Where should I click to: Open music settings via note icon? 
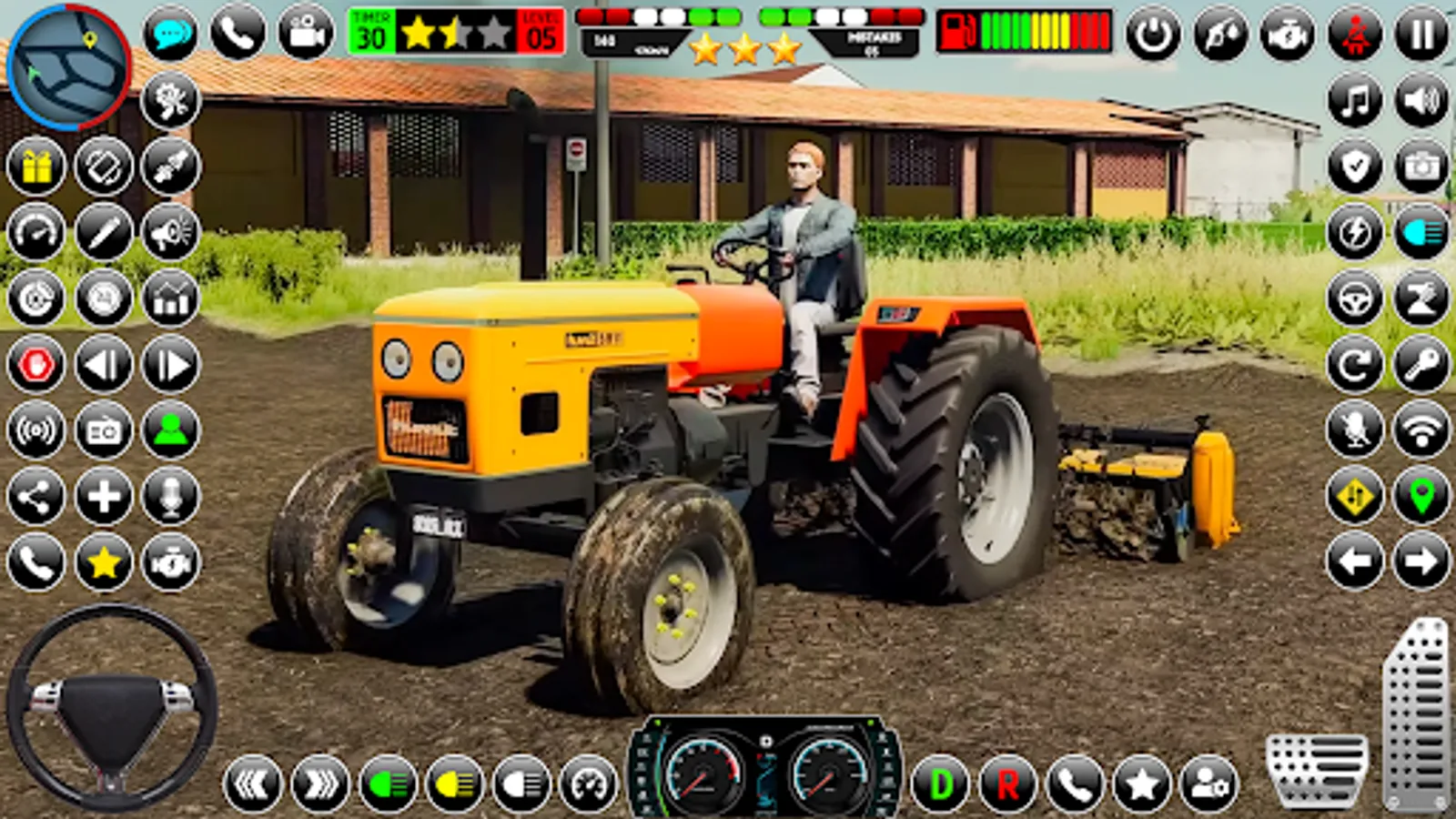[1356, 101]
